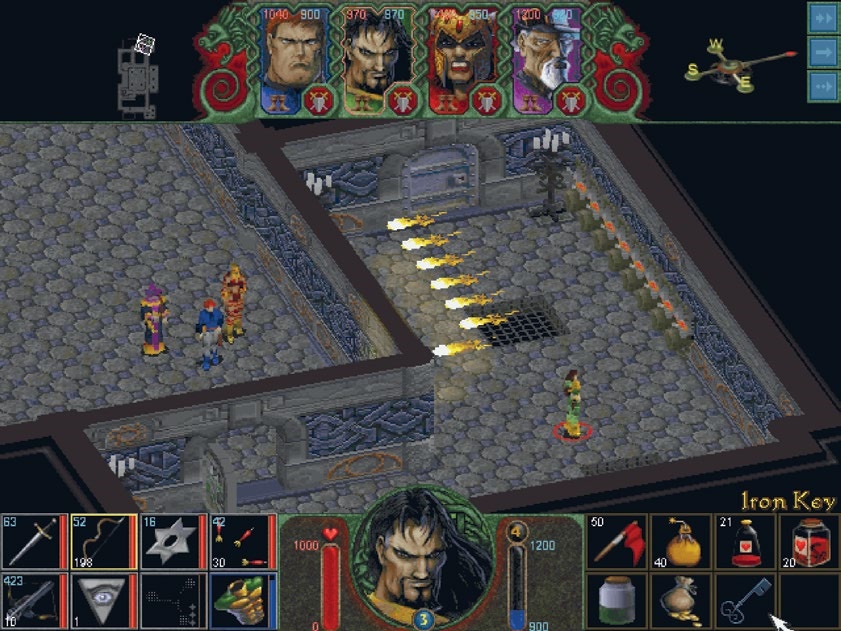Screen dimensions: 841x631
Task: Click the compass direction indicator
Action: click(x=738, y=67)
